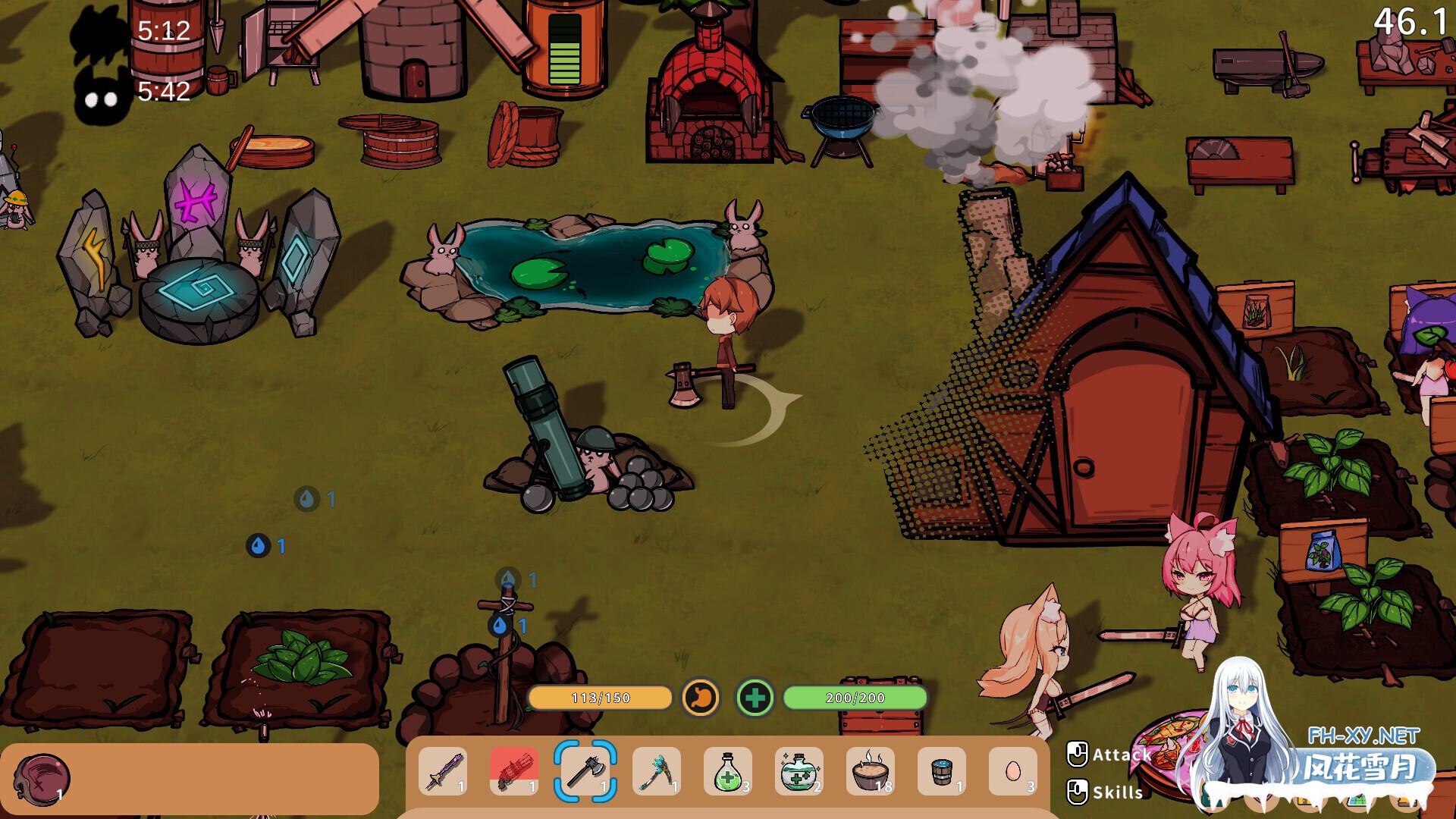The image size is (1456, 819).
Task: Choose the egg hotbar slot
Action: [x=1012, y=771]
